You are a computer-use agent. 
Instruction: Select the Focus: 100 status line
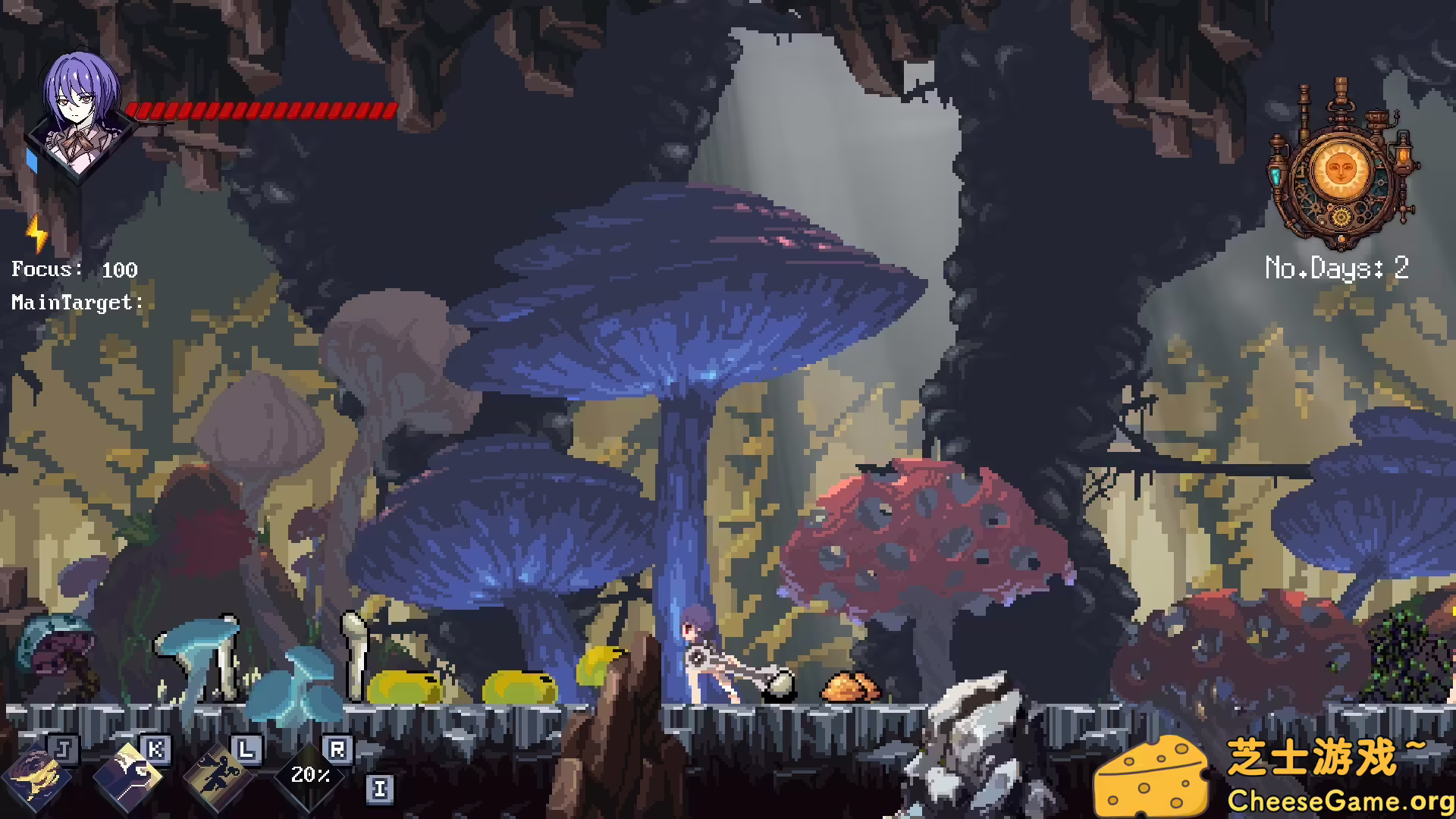[x=74, y=270]
